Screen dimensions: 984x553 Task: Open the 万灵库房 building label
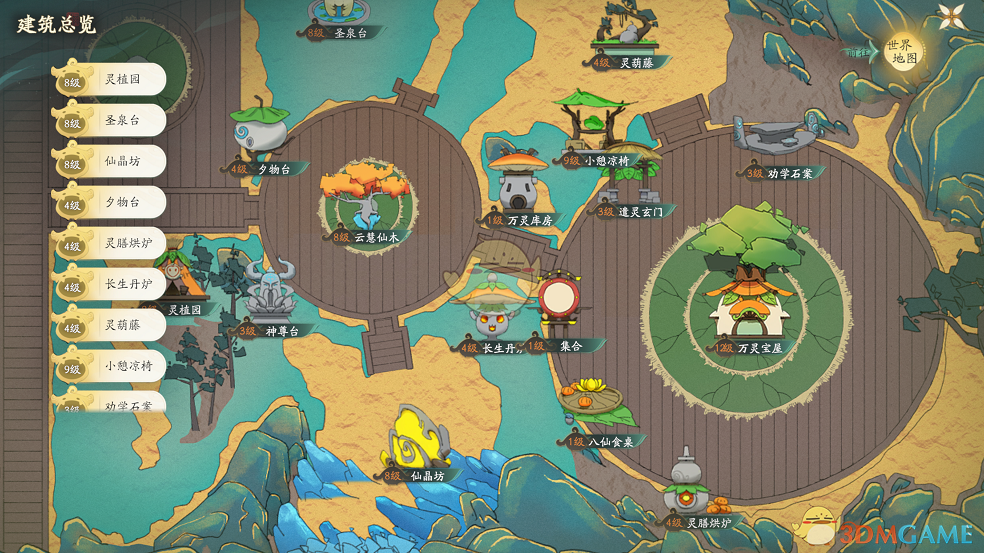[520, 220]
